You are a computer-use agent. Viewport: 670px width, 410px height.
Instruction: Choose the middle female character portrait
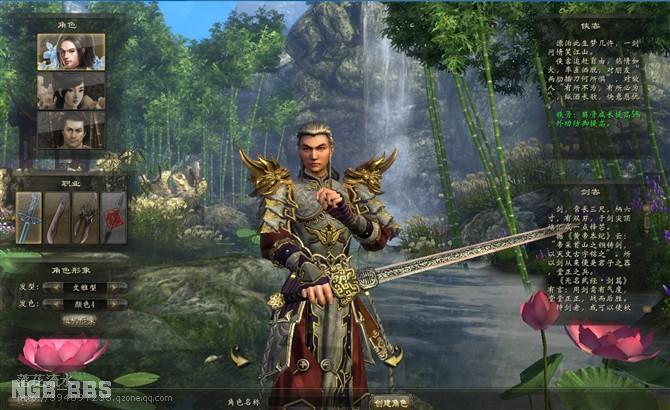[71, 91]
